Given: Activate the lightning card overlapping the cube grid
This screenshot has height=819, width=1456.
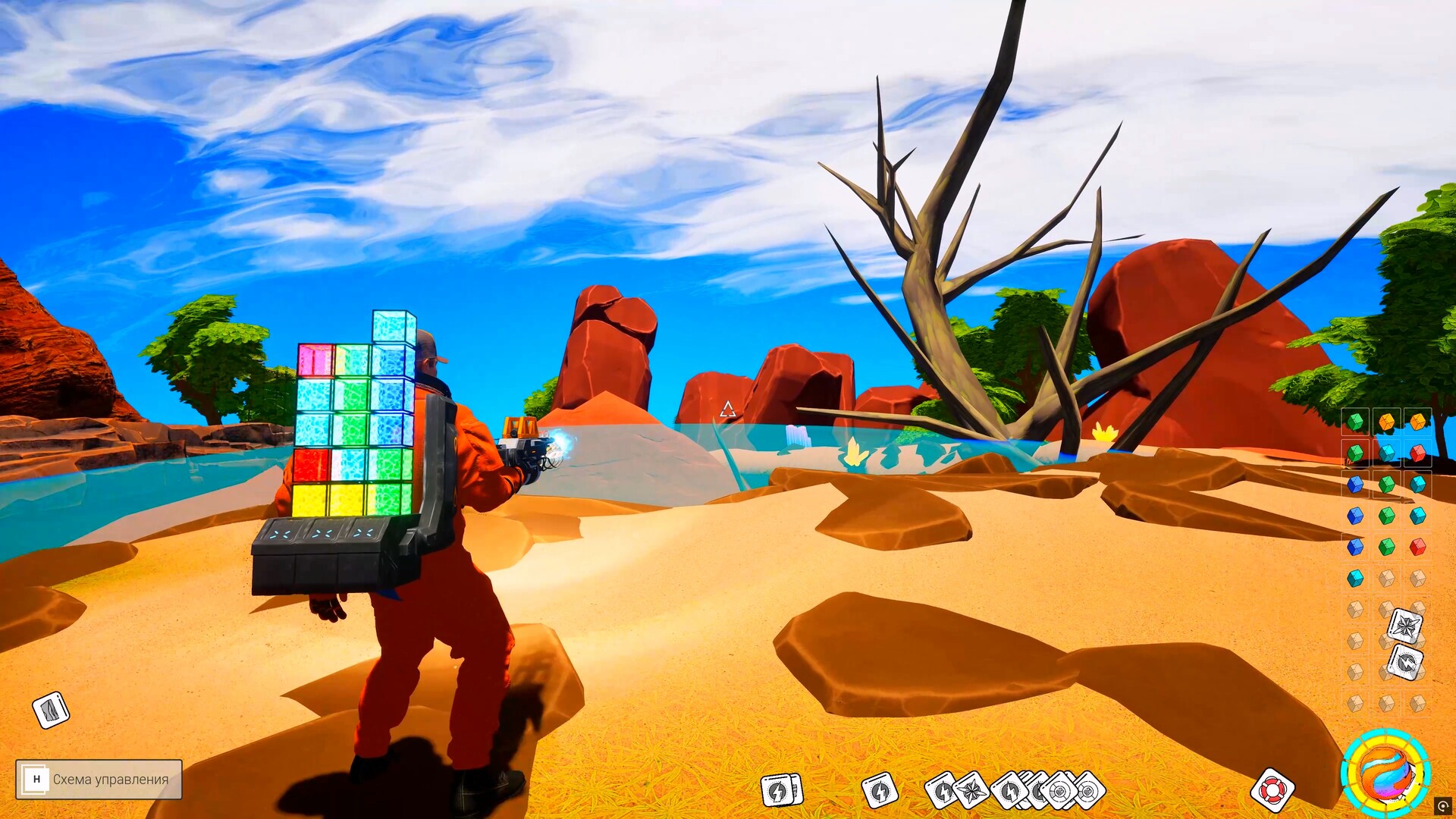Looking at the screenshot, I should coord(1405,664).
